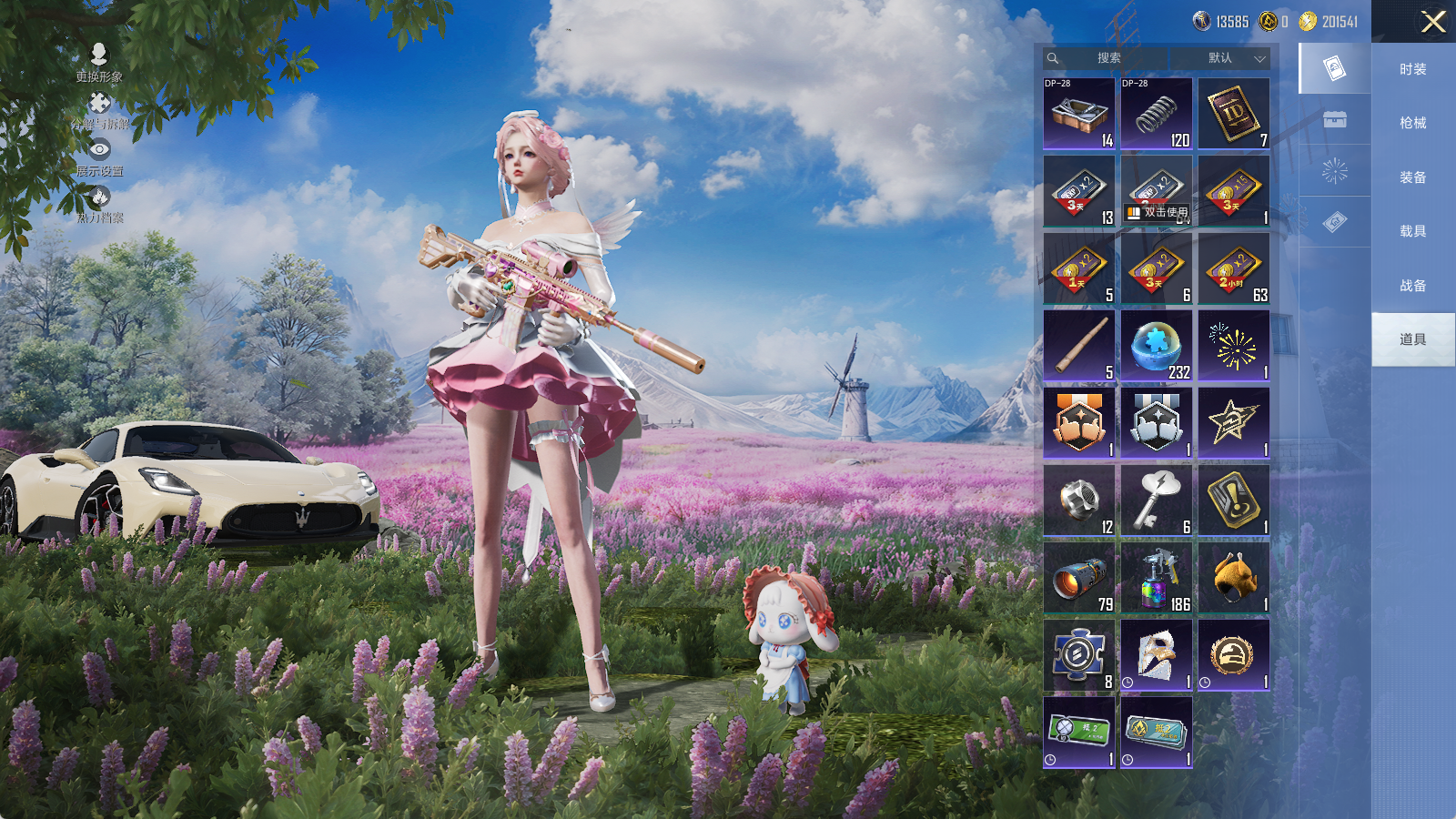
Task: Choose the roast chicken helmet item
Action: tap(1233, 578)
